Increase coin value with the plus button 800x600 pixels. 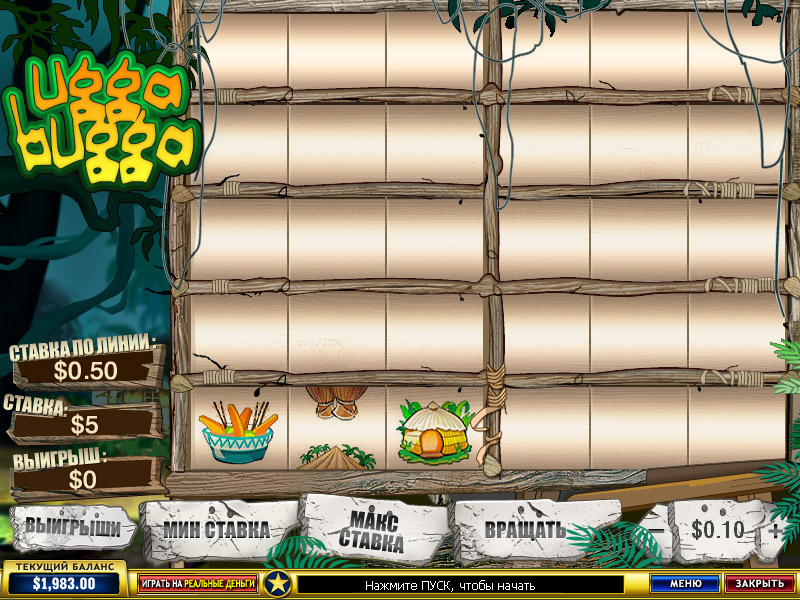(775, 530)
